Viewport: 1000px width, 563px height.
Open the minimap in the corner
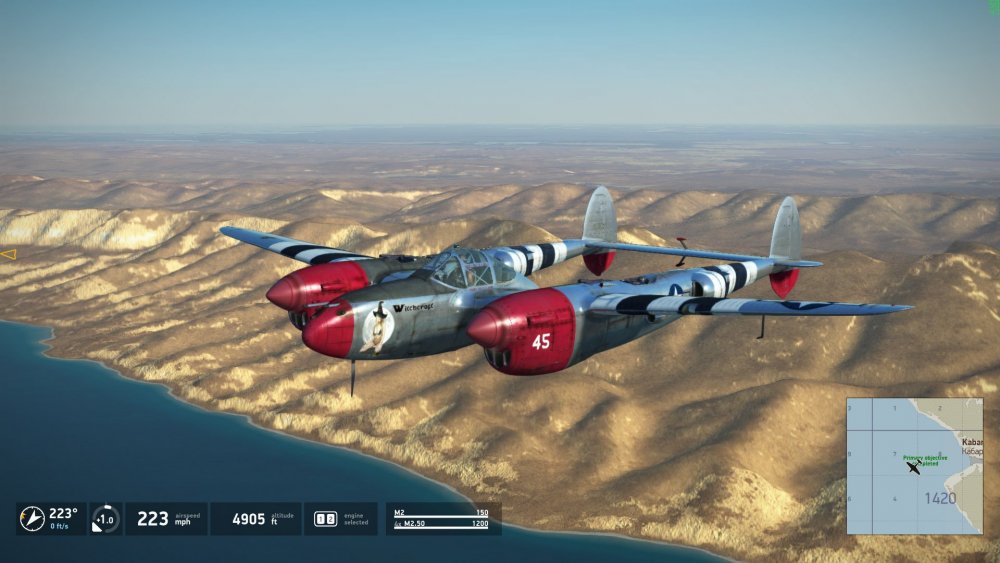coord(914,466)
